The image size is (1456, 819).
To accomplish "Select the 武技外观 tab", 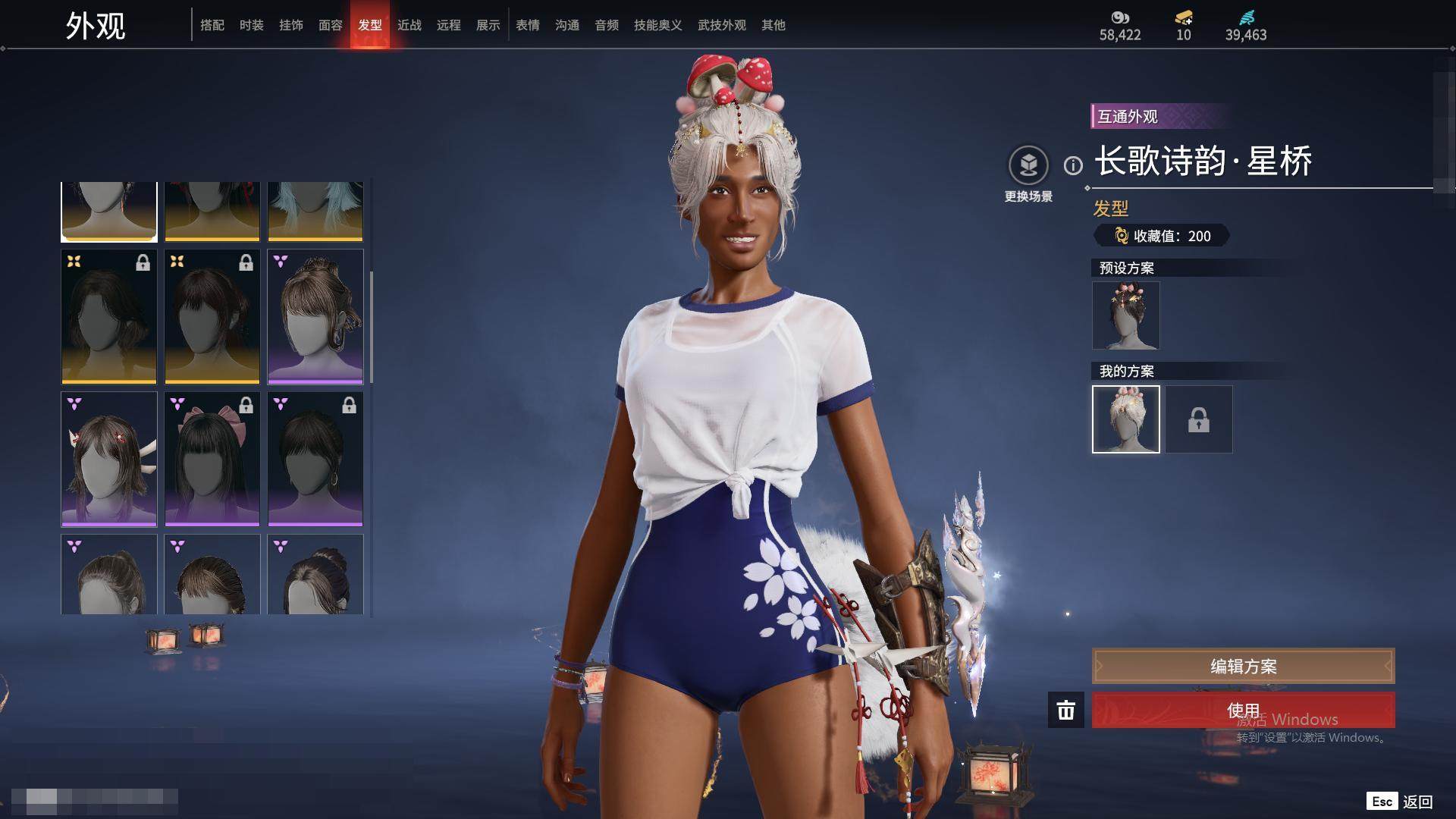I will click(x=721, y=25).
